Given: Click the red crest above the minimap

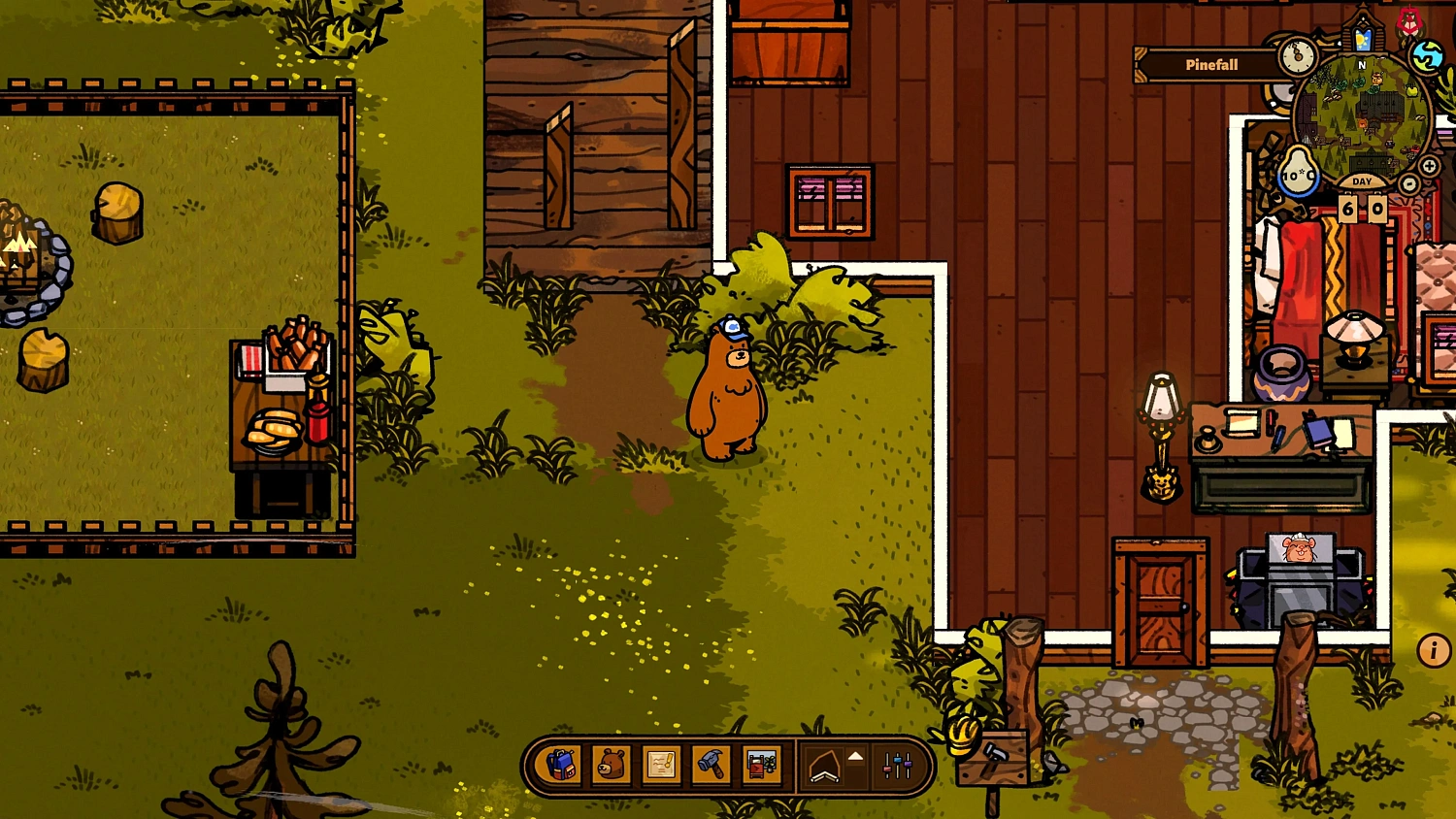Looking at the screenshot, I should point(1409,19).
